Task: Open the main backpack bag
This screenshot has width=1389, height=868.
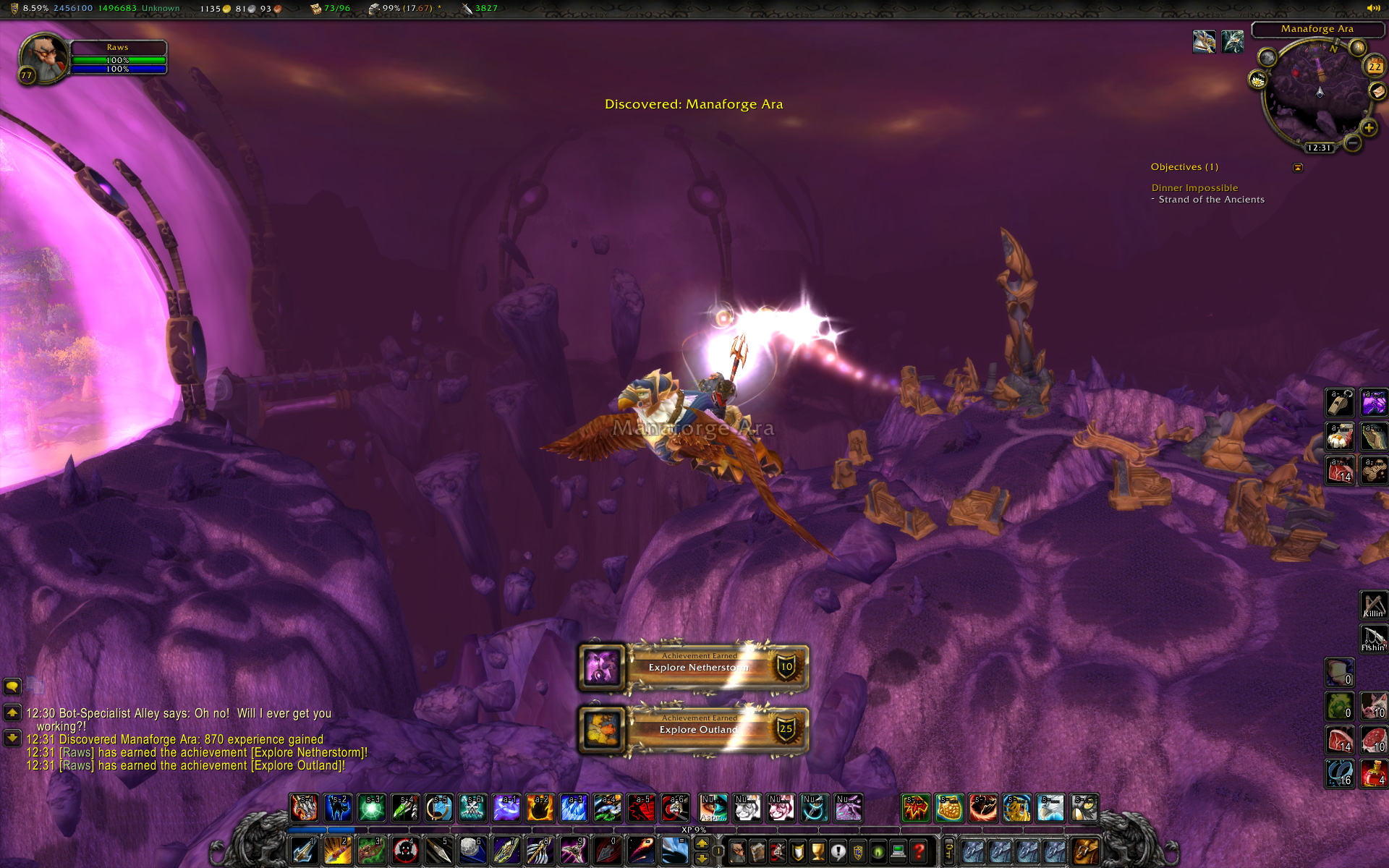Action: (1084, 851)
